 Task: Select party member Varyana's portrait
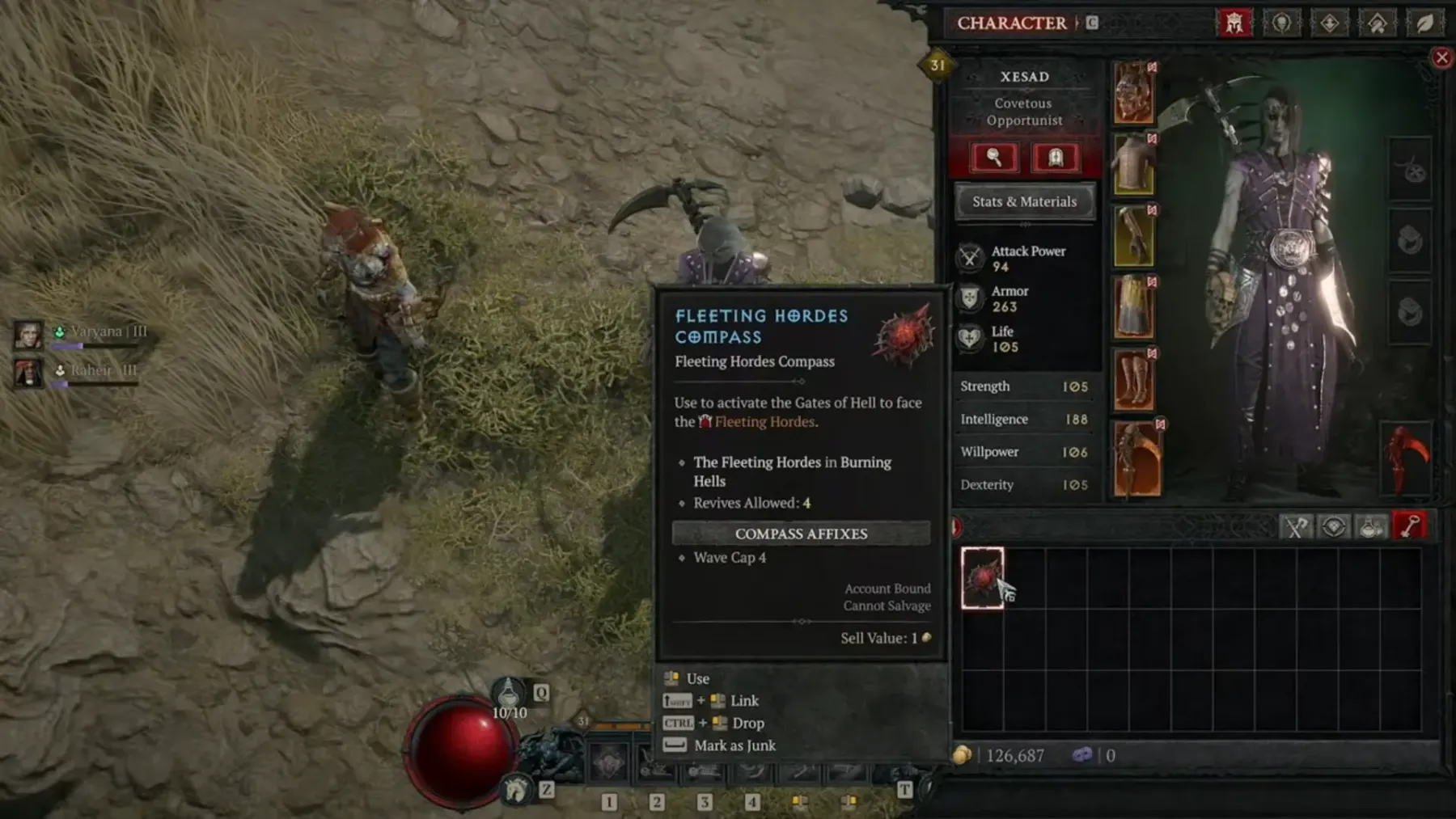point(28,334)
